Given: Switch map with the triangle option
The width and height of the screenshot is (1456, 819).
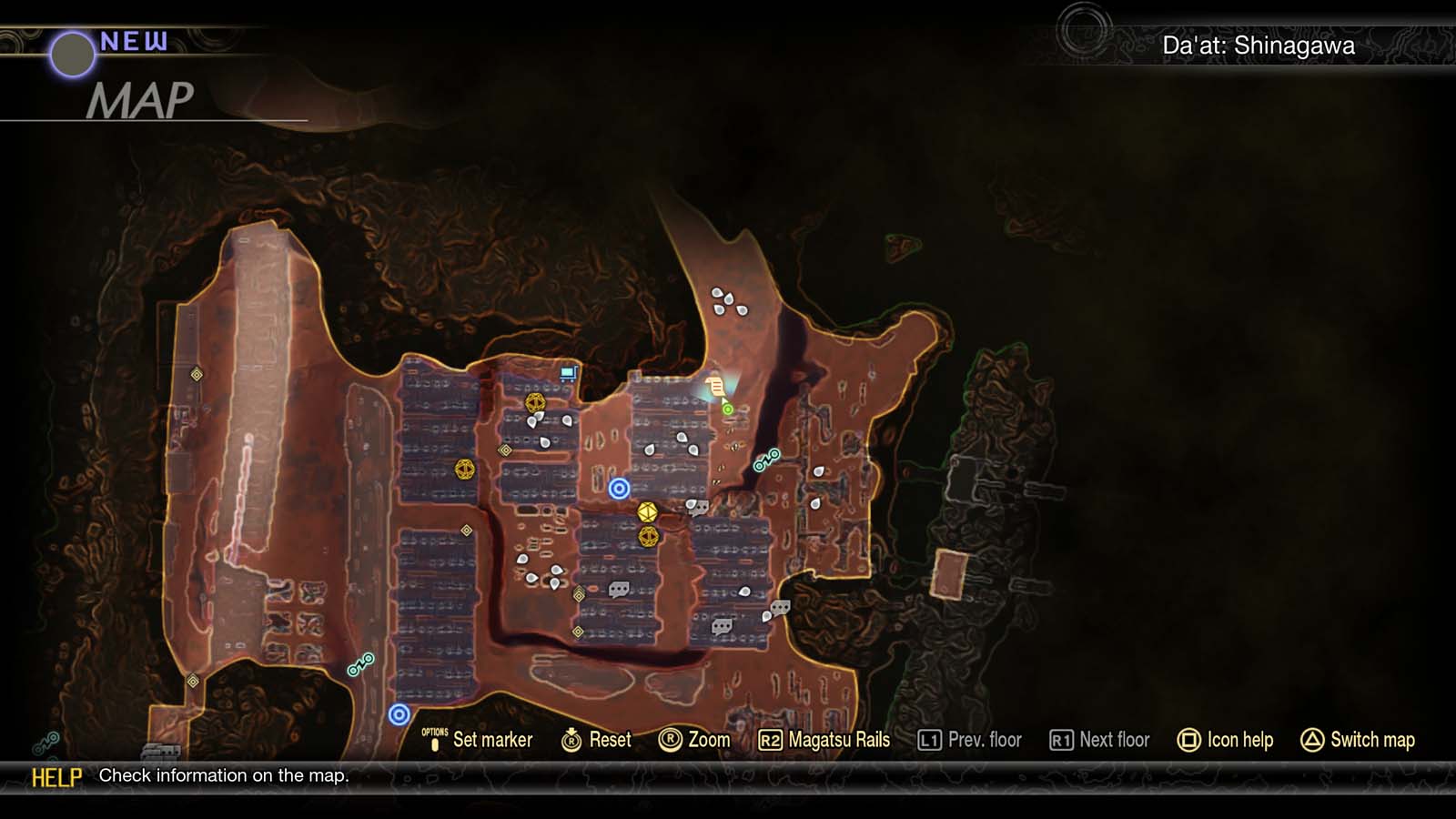Looking at the screenshot, I should (1360, 740).
